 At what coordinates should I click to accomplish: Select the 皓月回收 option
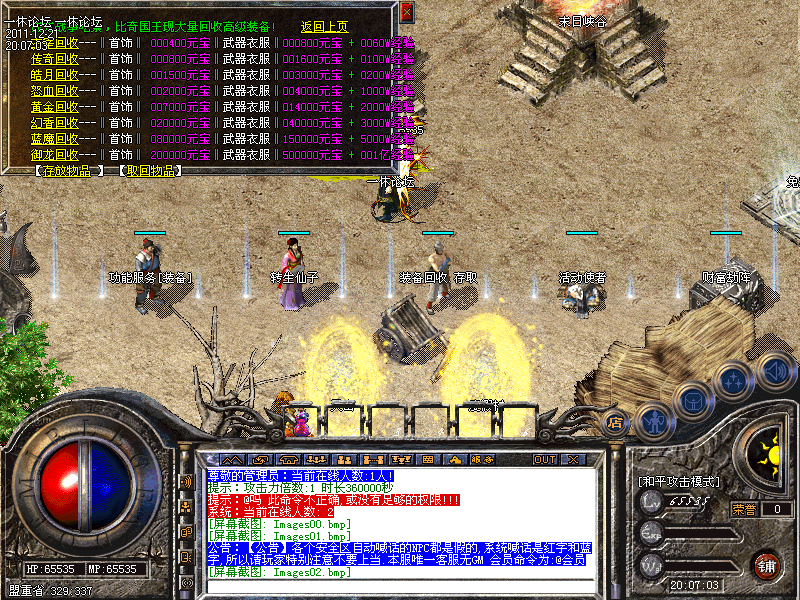tap(55, 75)
